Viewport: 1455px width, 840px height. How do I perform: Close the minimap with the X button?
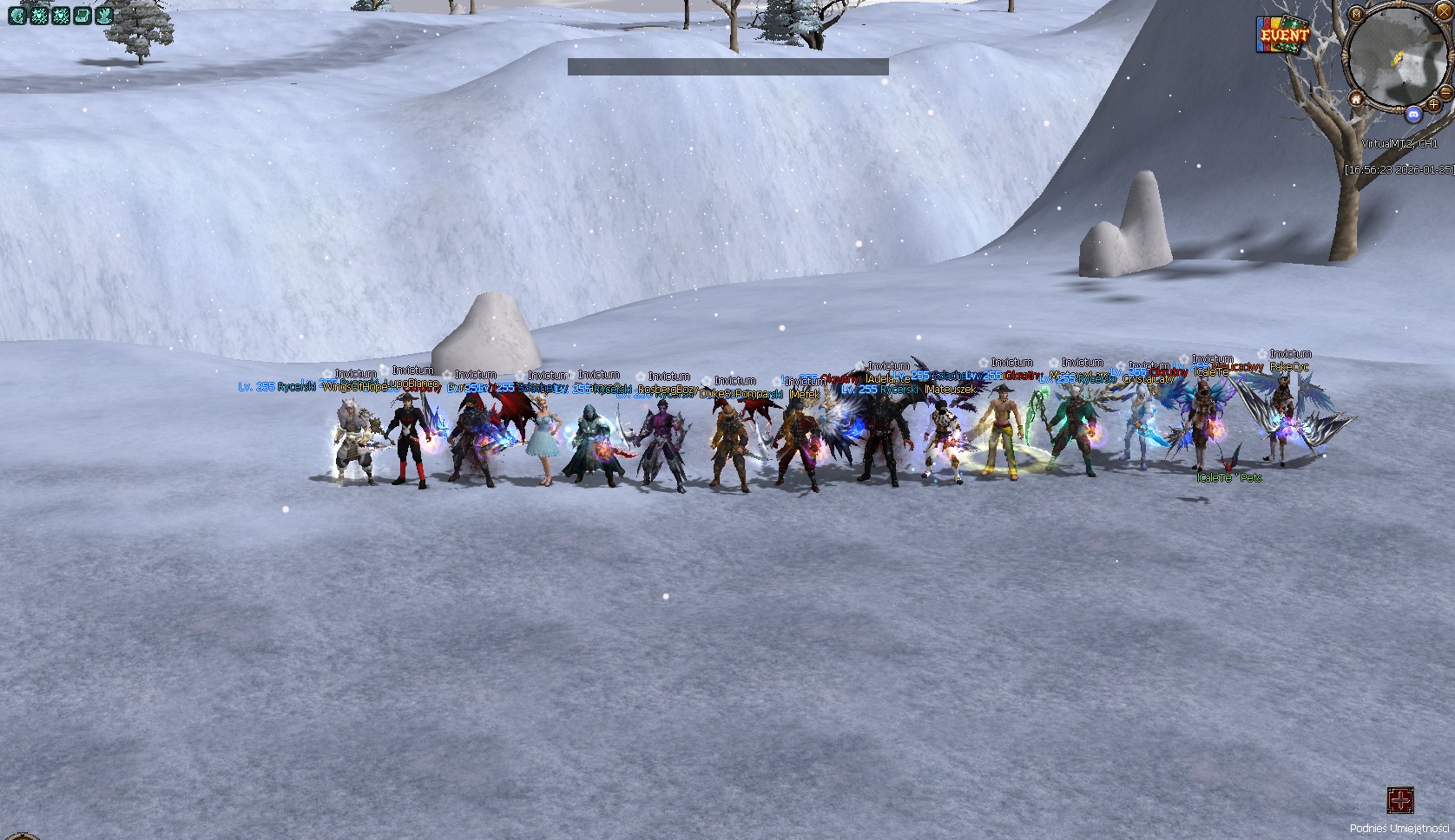pyautogui.click(x=1444, y=11)
